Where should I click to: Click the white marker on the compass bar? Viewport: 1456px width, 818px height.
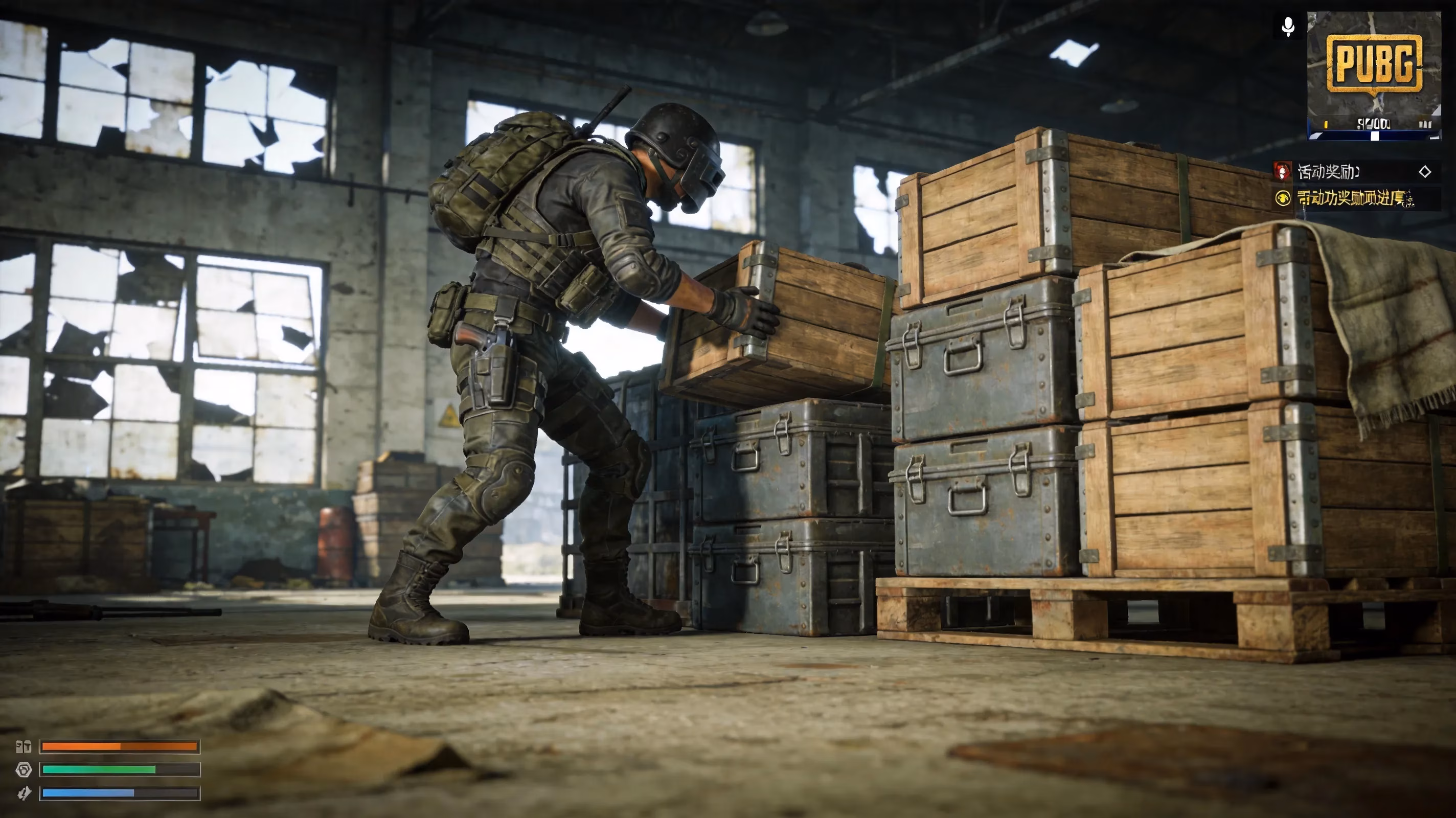pyautogui.click(x=1376, y=138)
